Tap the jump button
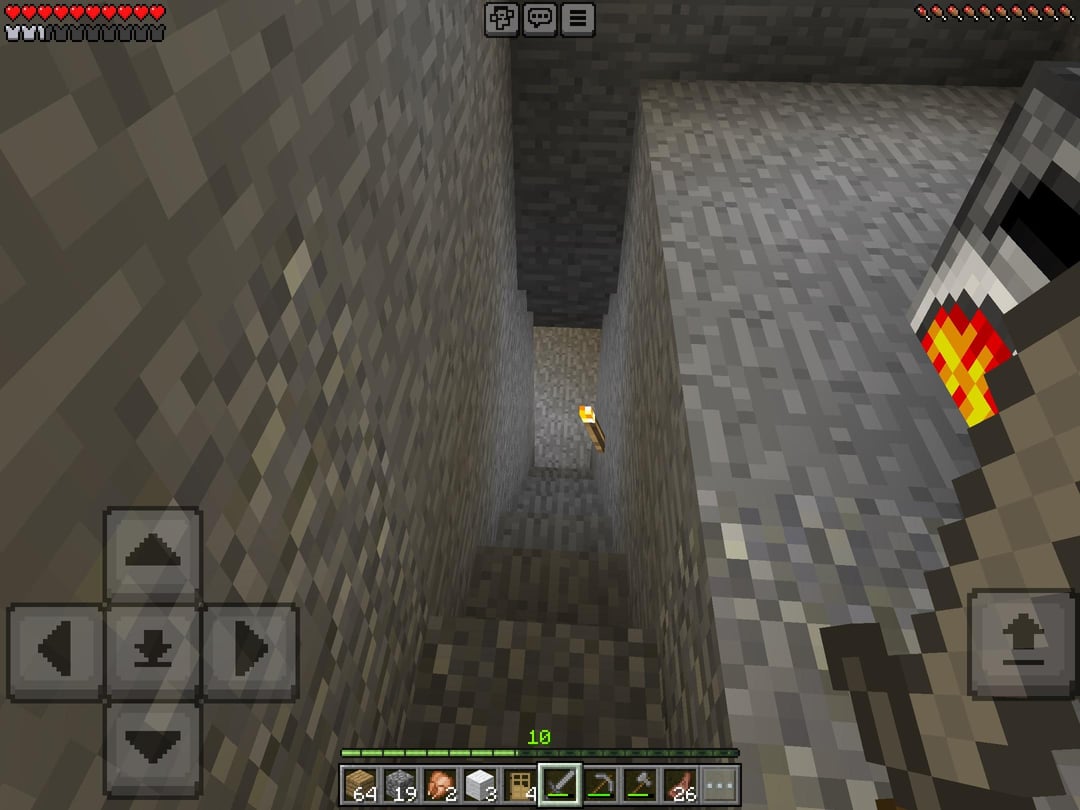This screenshot has width=1080, height=810. pos(1020,644)
